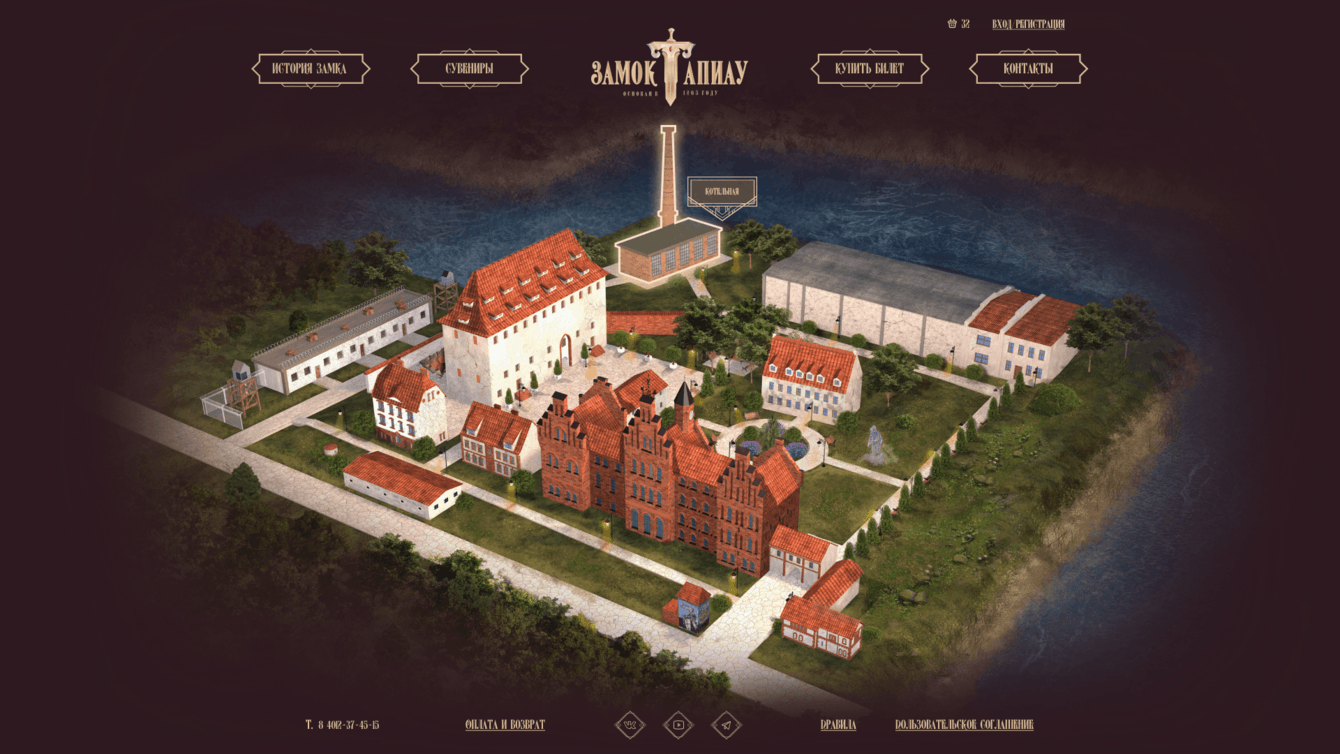
Task: View the Правила link
Action: [838, 725]
